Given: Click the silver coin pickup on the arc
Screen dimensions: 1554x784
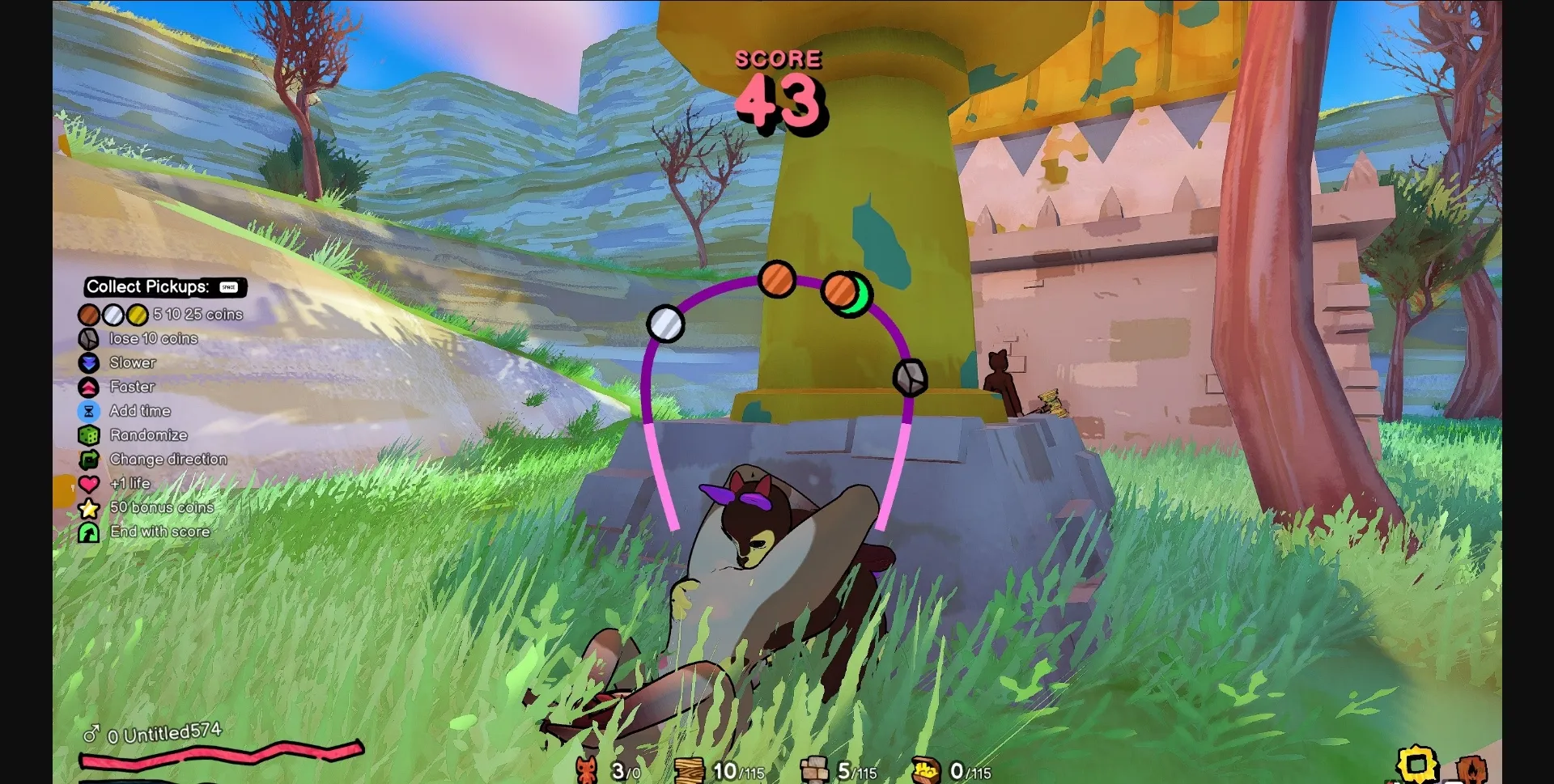Looking at the screenshot, I should click(x=667, y=324).
